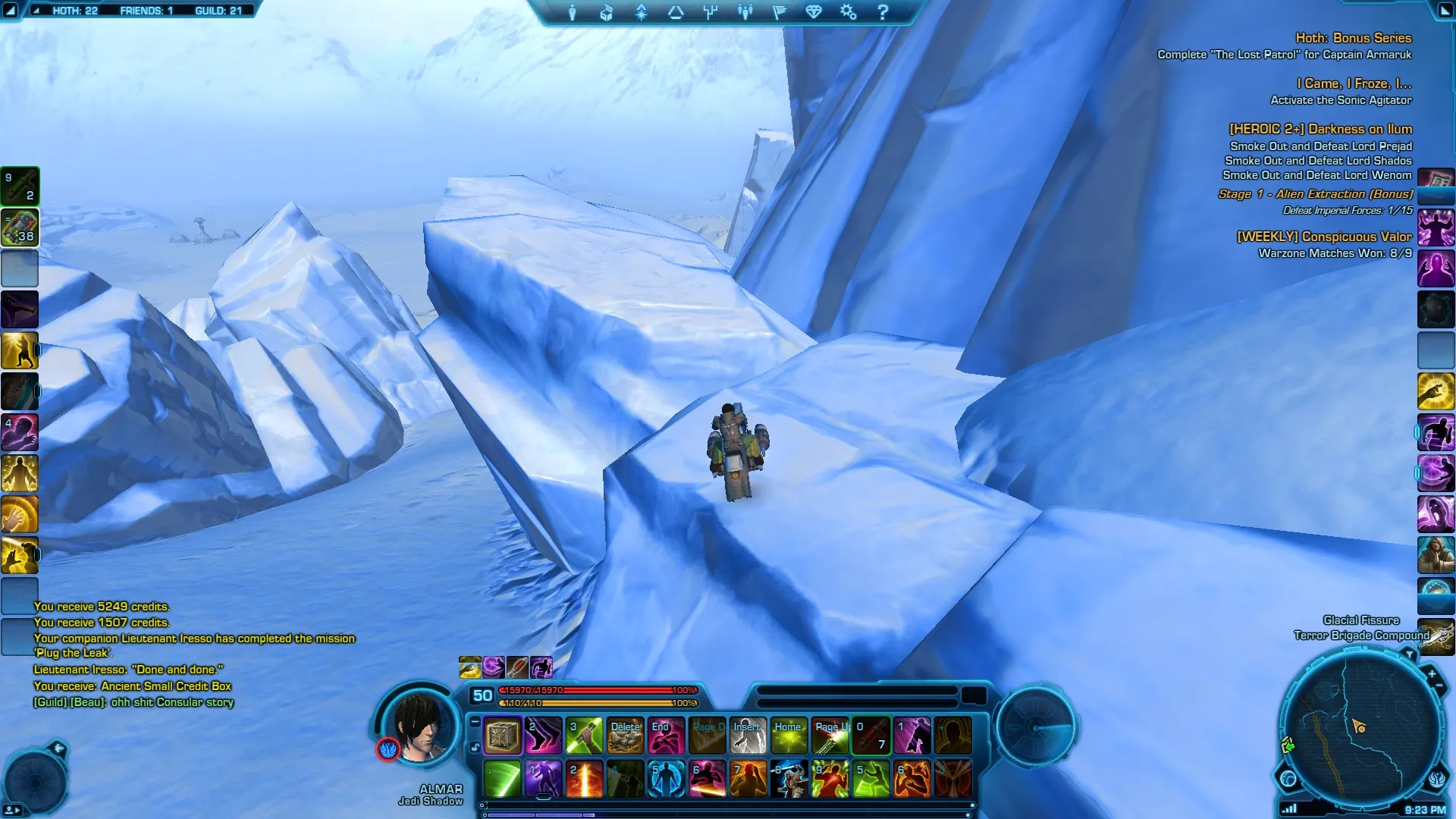Open the minimap filter funnel button
The width and height of the screenshot is (1456, 819).
pyautogui.click(x=1408, y=653)
